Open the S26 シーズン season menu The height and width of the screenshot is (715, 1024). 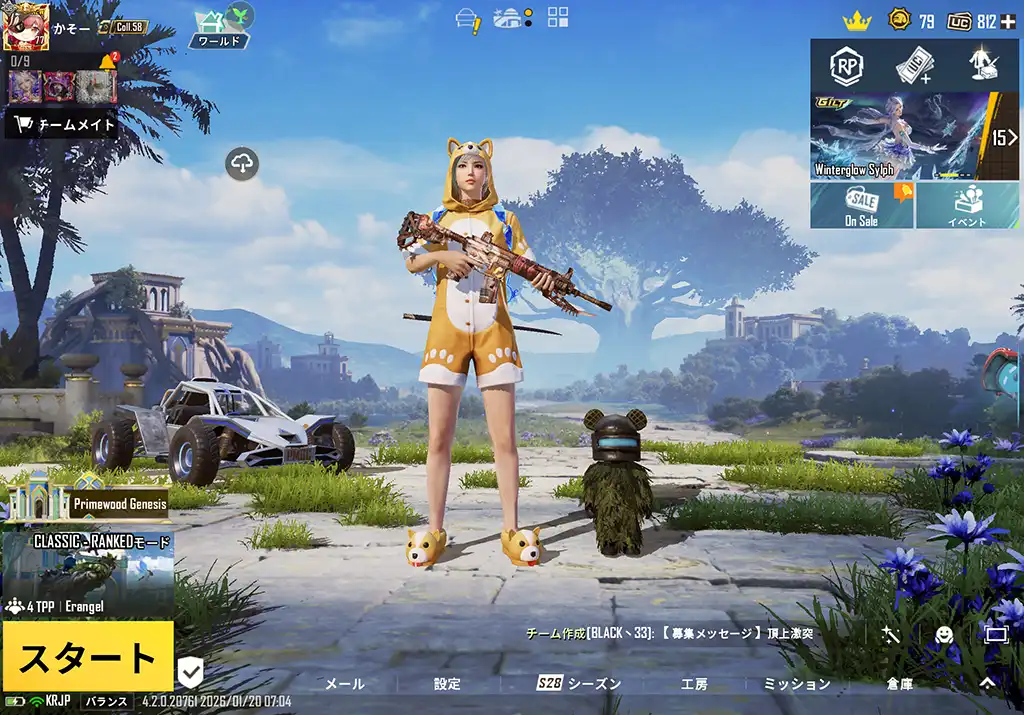(x=579, y=684)
